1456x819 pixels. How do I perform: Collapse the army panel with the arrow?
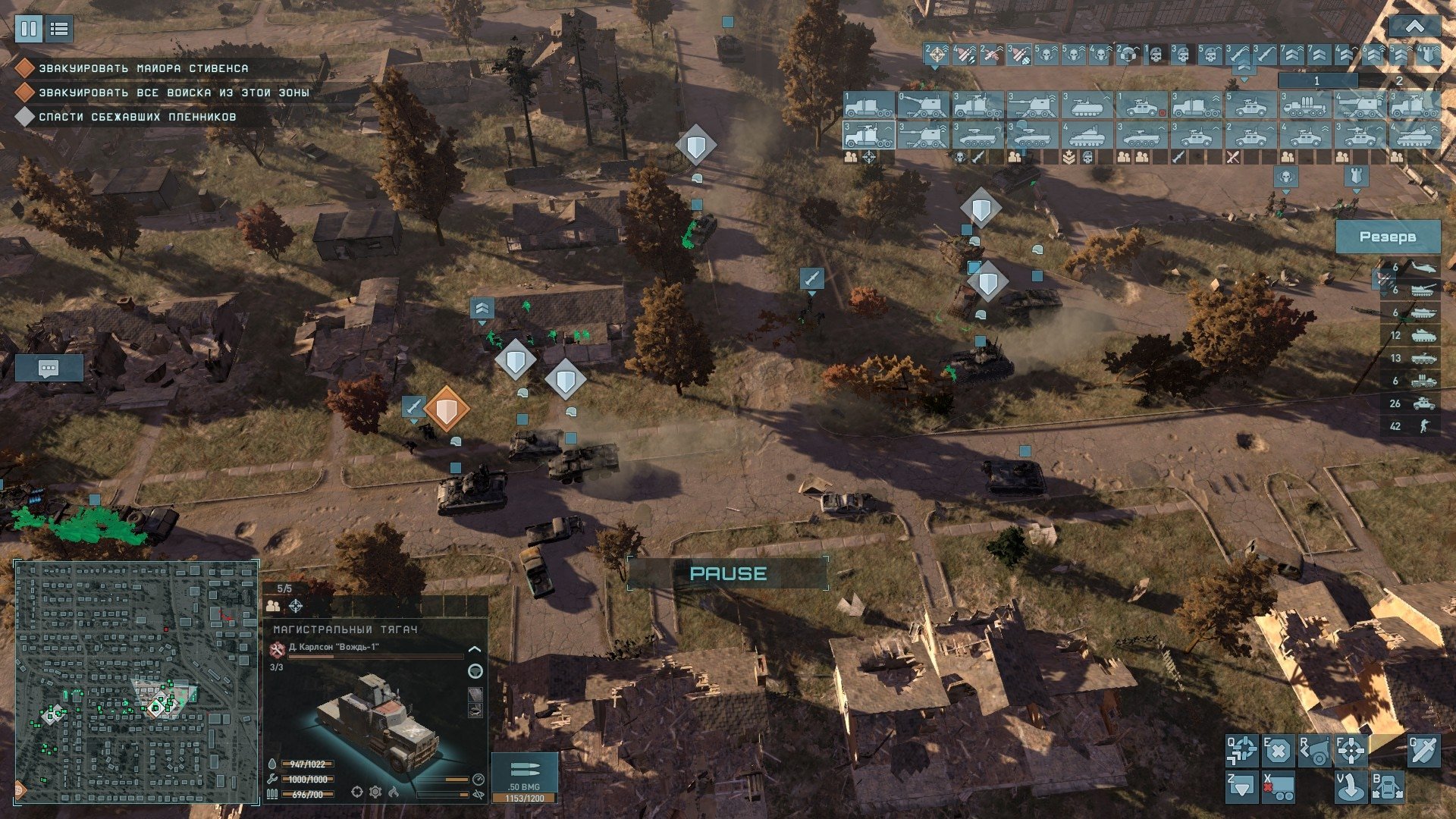click(x=1414, y=27)
